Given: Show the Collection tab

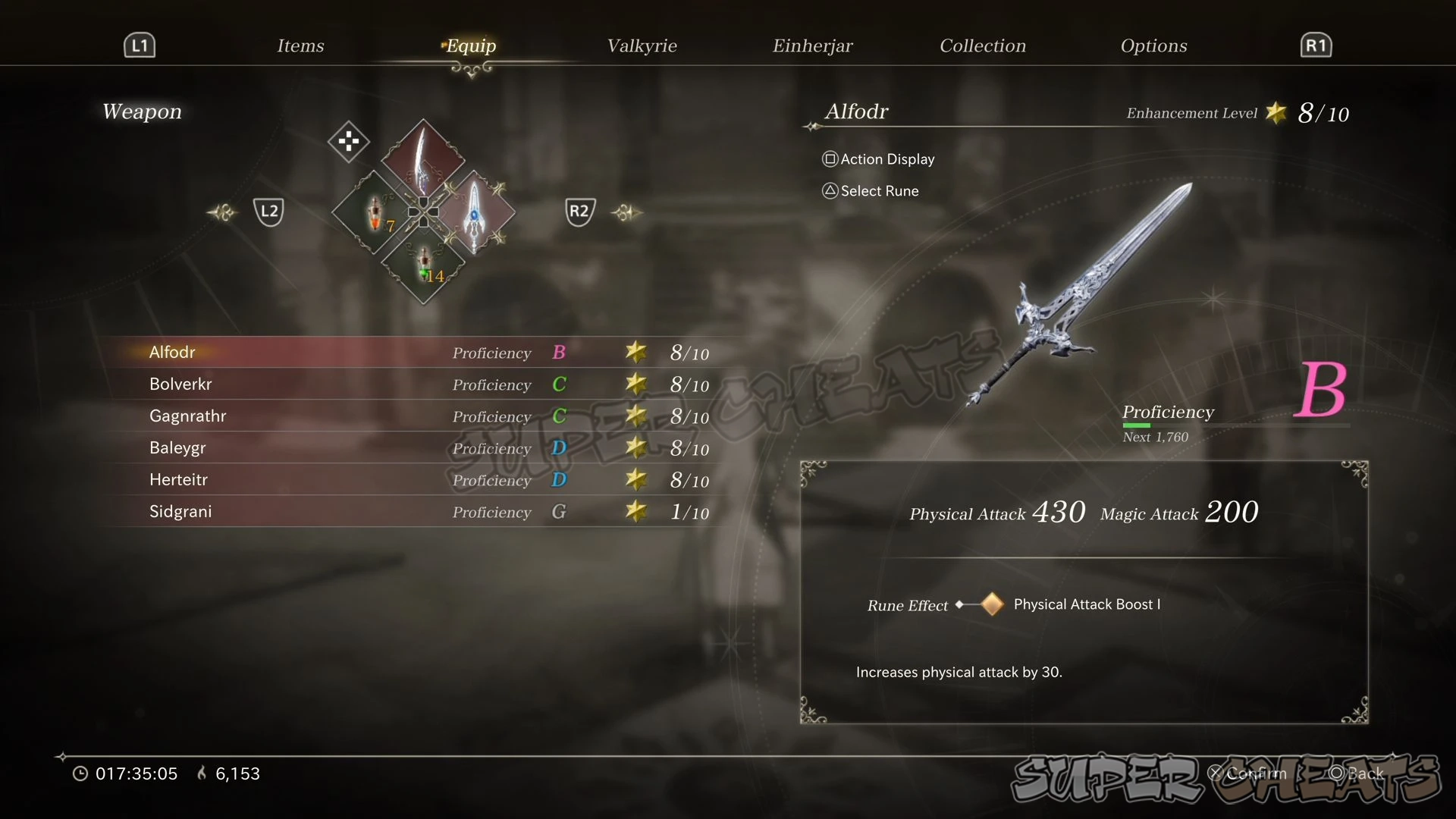Looking at the screenshot, I should pos(982,46).
